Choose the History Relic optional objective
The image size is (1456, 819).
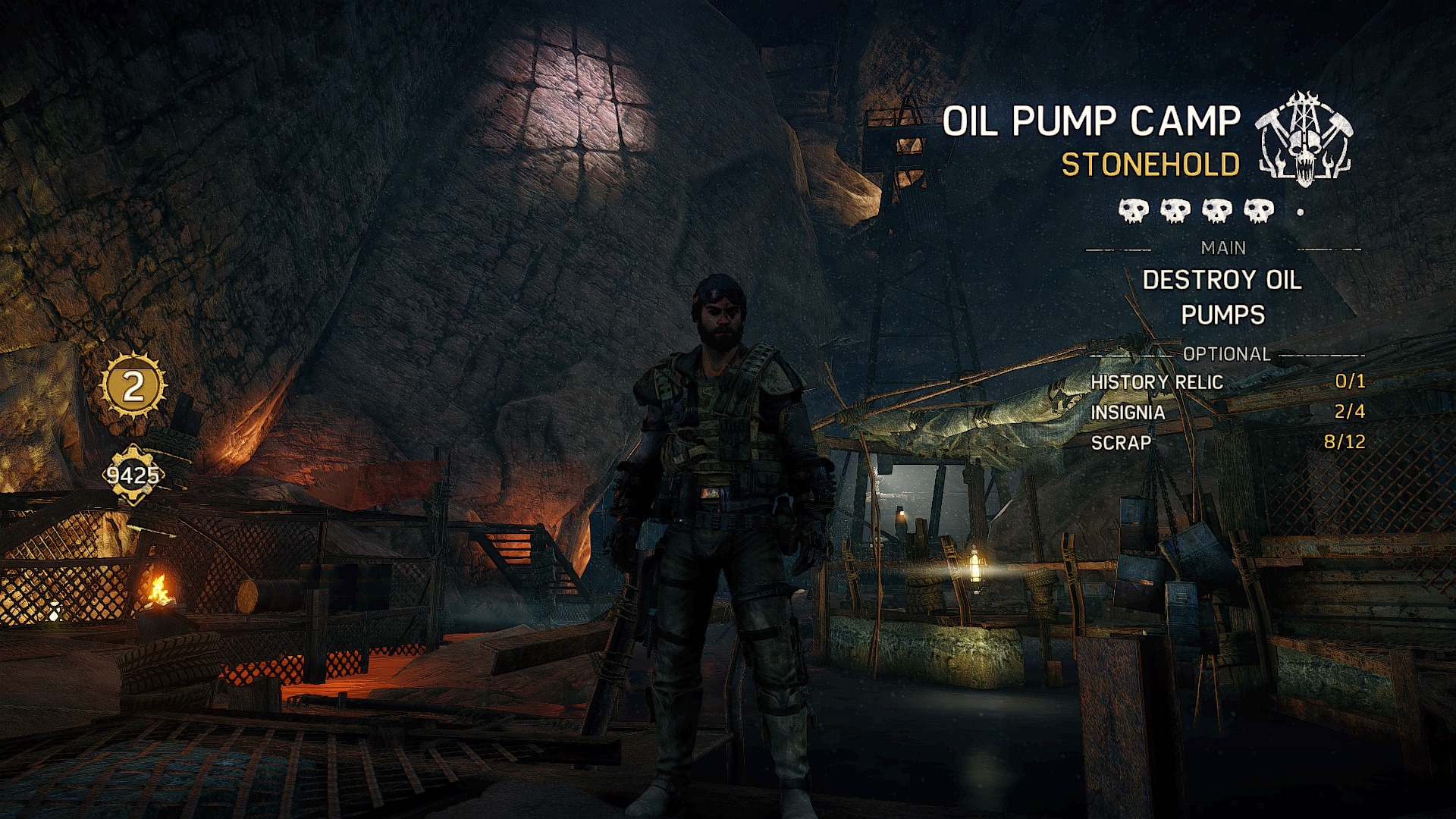1227,382
